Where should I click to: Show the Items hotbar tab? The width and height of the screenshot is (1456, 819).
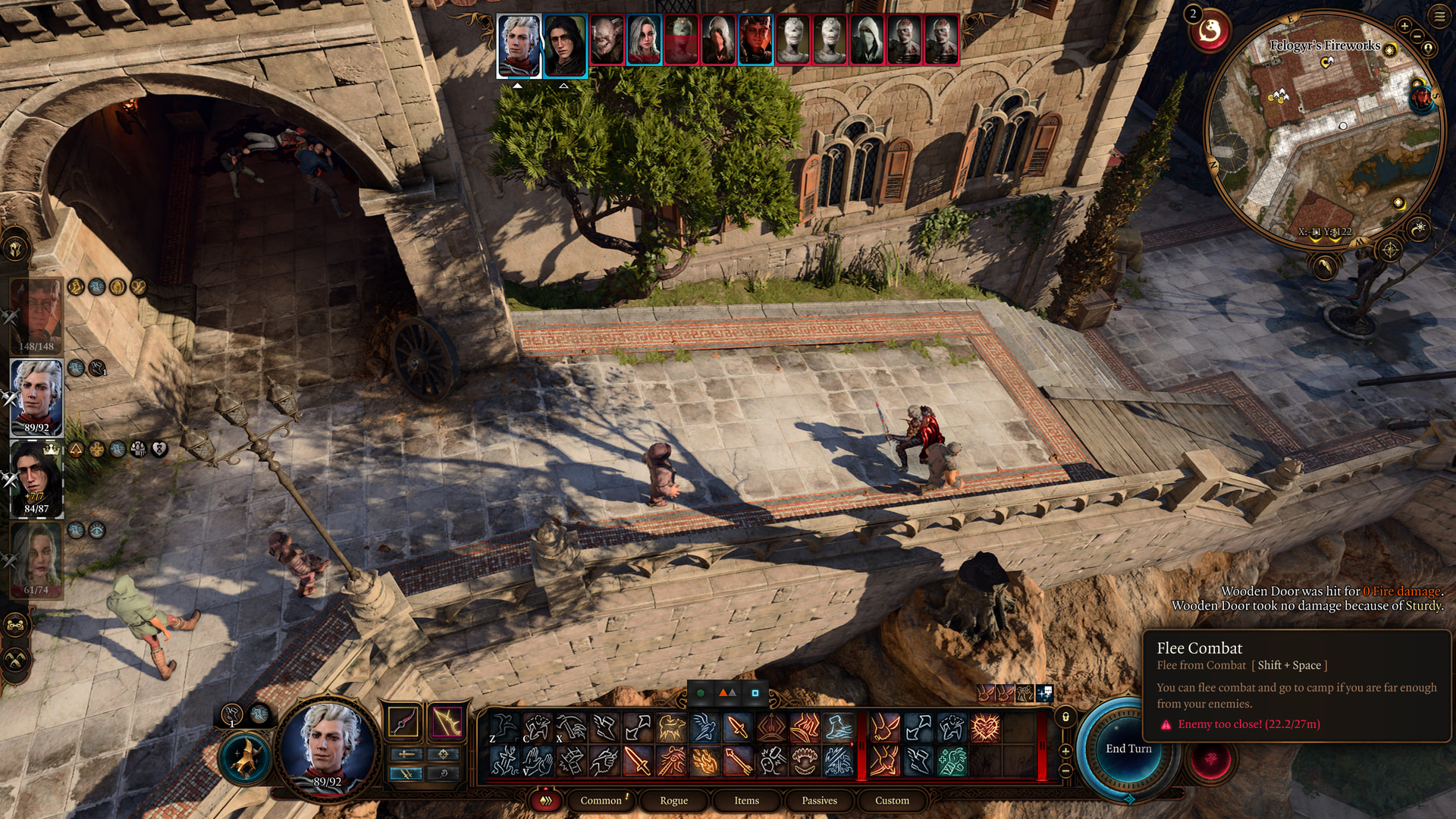pos(746,801)
